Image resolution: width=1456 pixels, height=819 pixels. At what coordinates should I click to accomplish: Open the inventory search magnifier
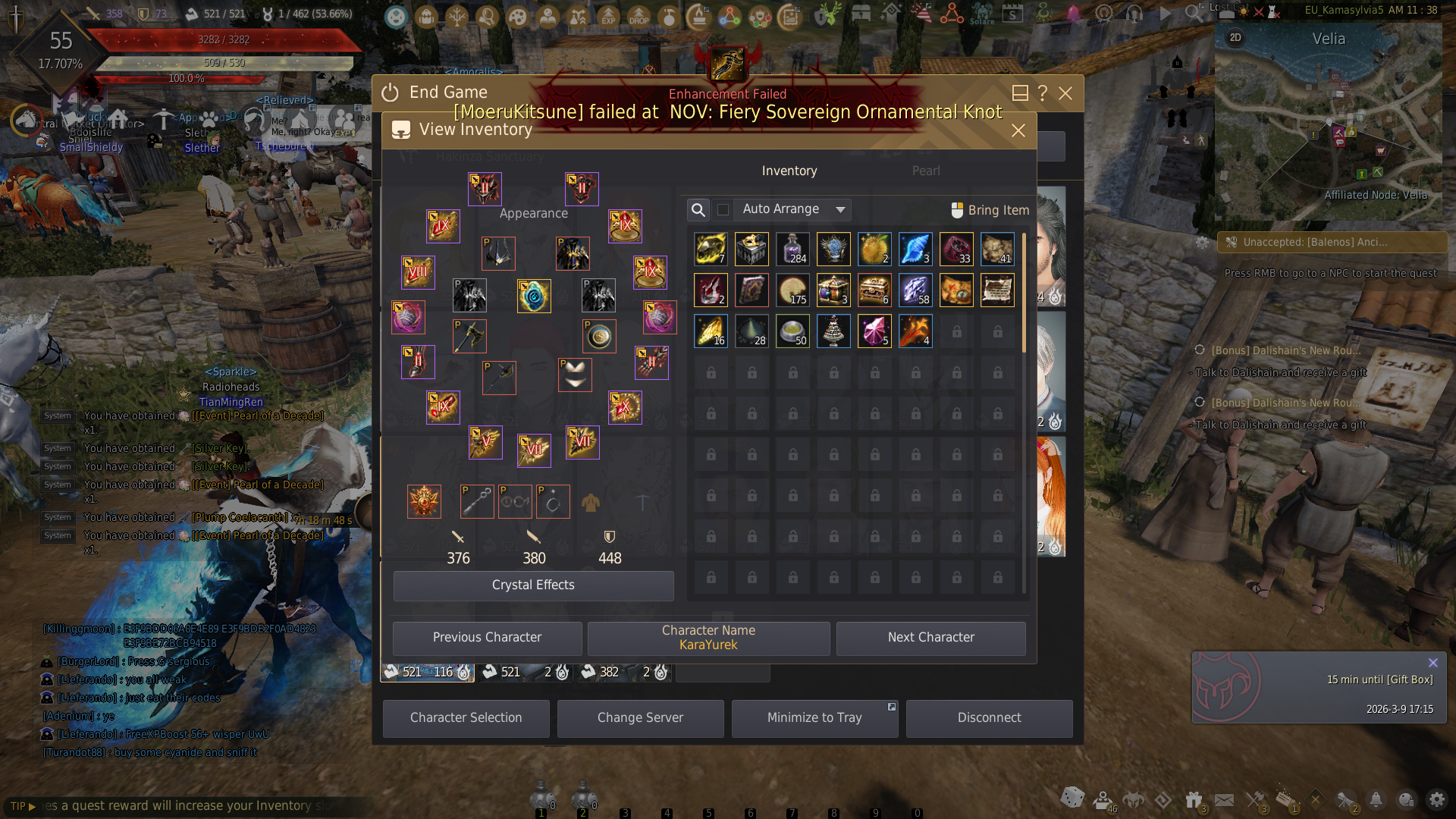[698, 210]
